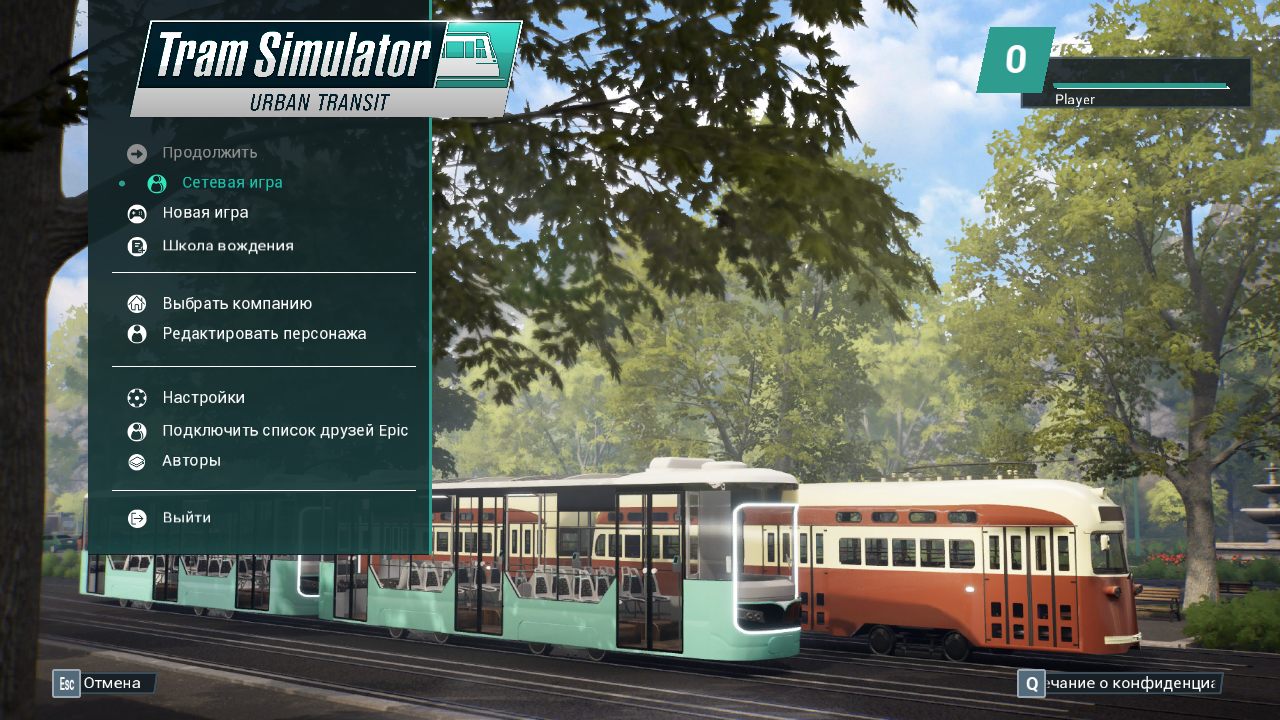Open Школа вождения driving school

pos(228,245)
